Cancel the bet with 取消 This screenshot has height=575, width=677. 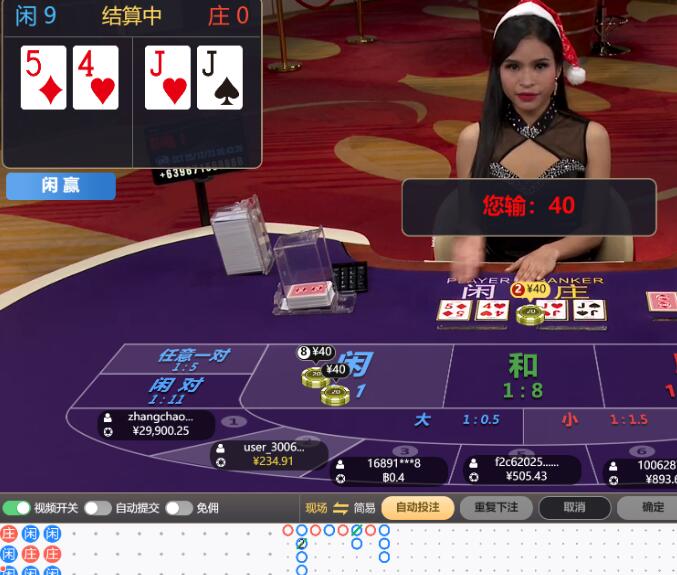[574, 508]
